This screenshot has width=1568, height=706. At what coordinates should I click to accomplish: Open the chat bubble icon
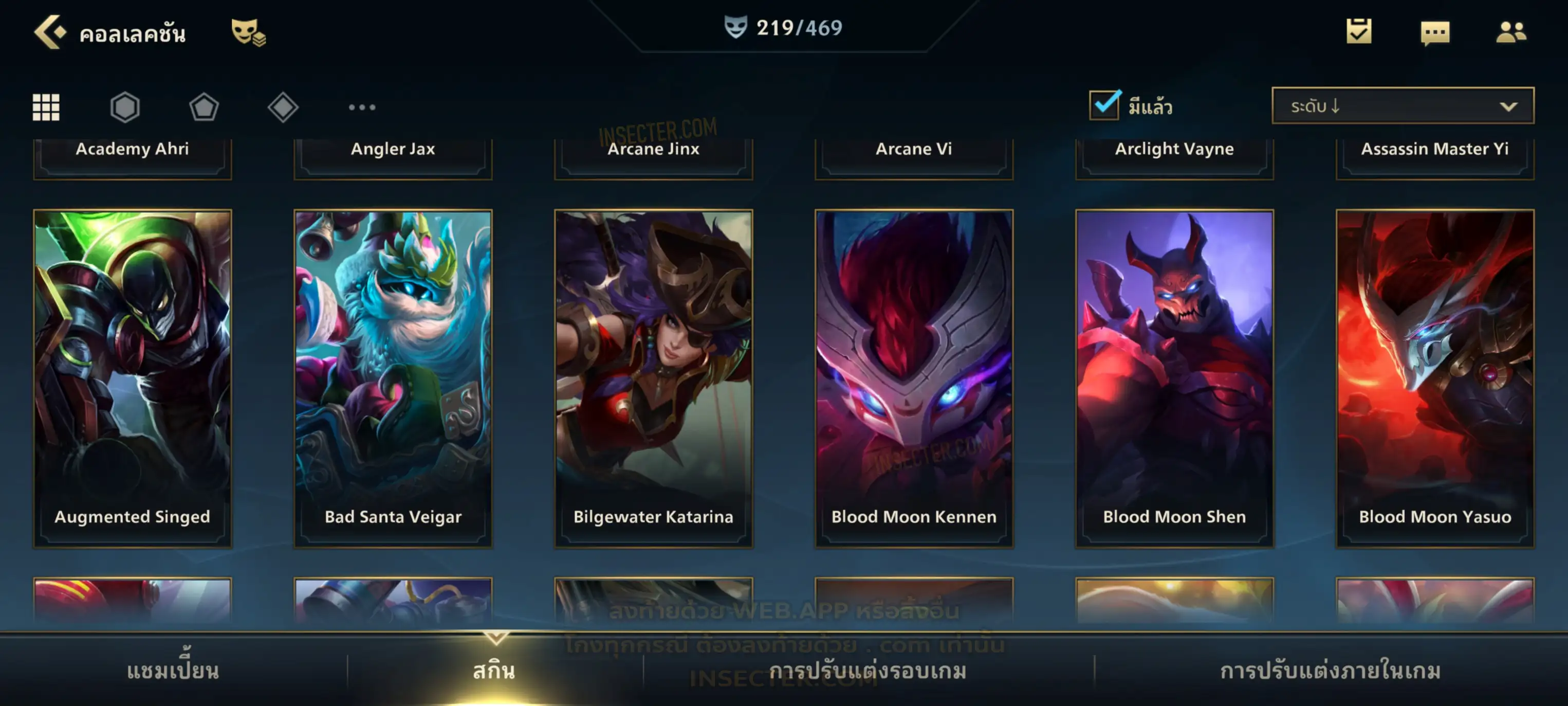point(1435,32)
